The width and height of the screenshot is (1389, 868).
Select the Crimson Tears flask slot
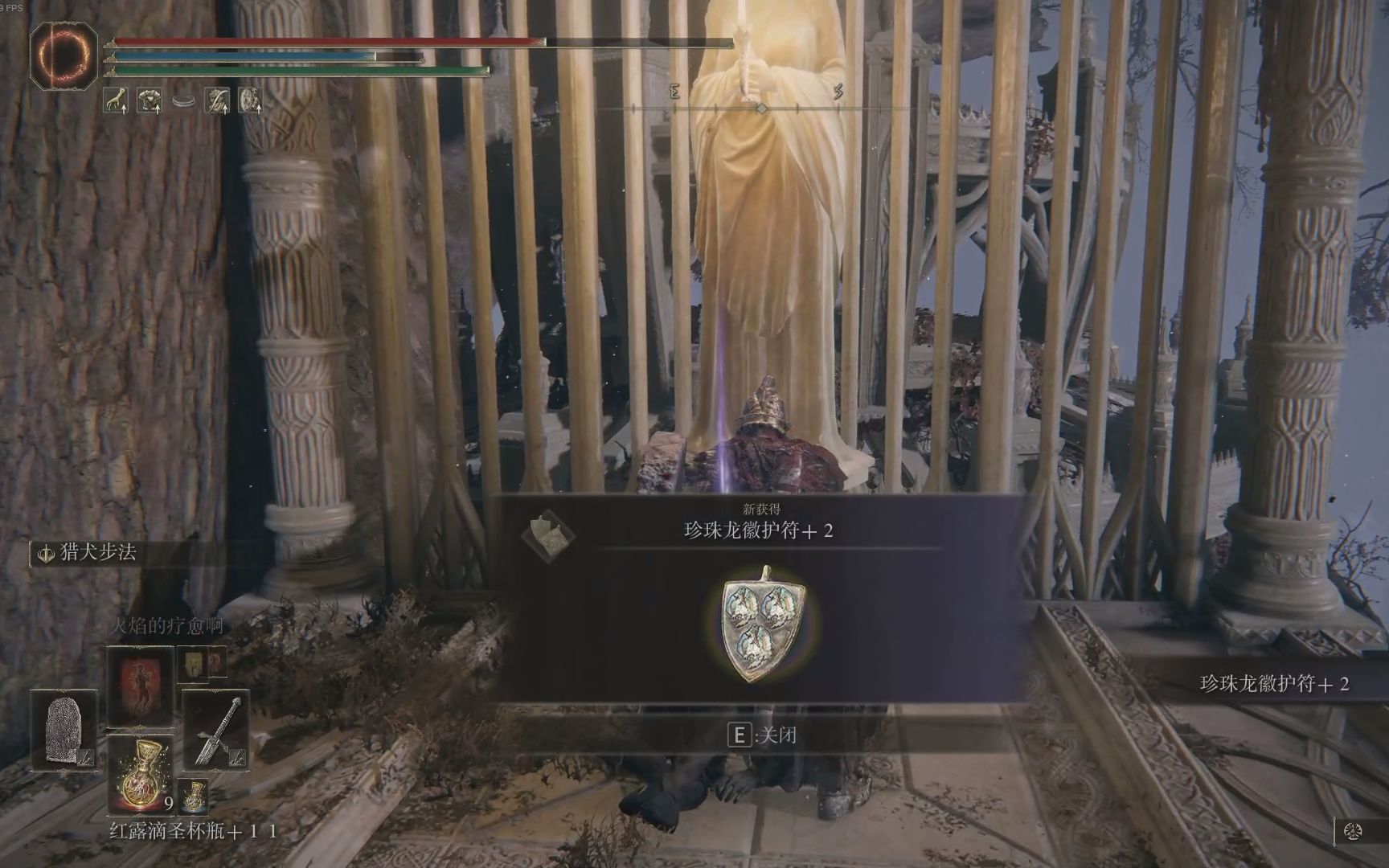141,776
